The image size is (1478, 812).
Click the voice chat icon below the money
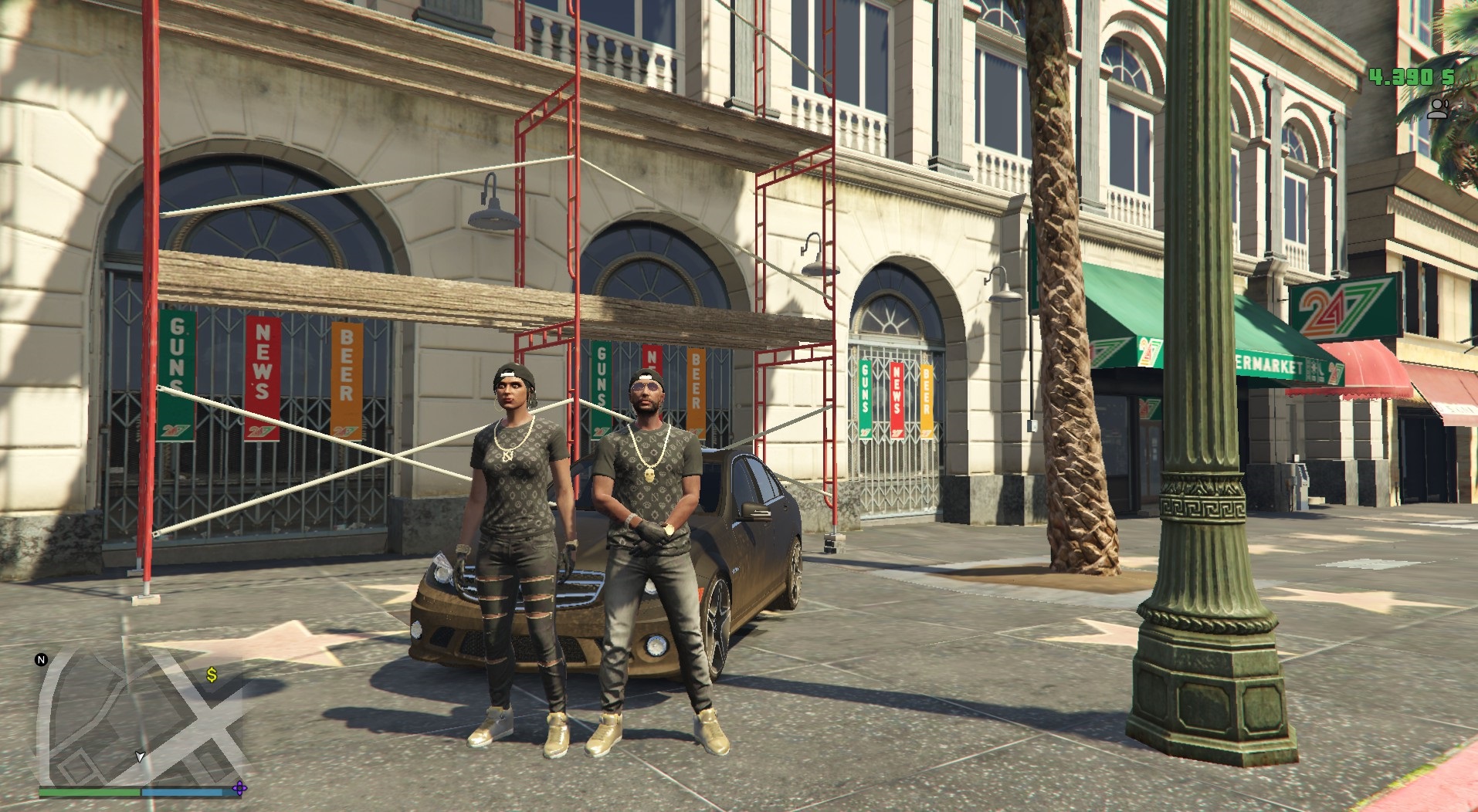[1437, 108]
